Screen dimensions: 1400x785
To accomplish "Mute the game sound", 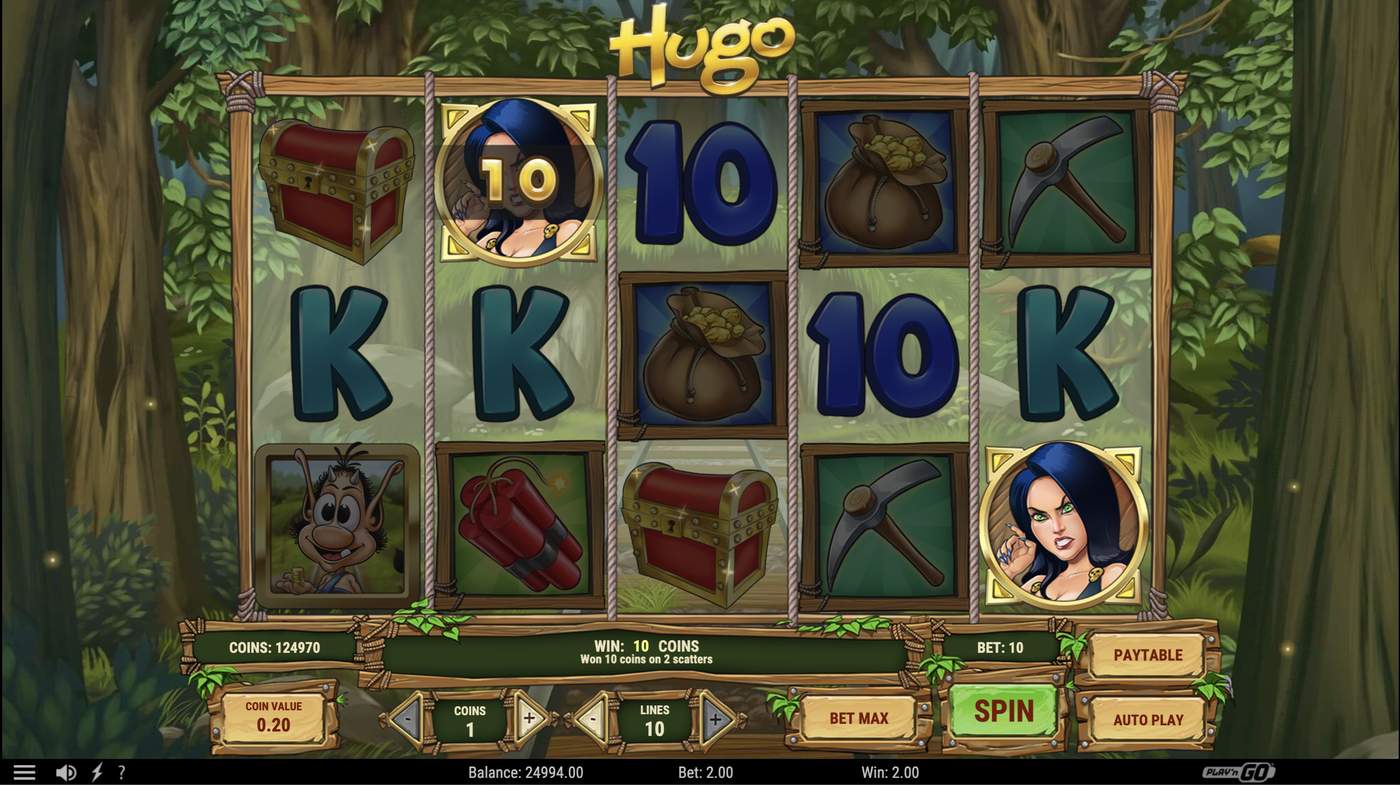I will click(x=66, y=771).
